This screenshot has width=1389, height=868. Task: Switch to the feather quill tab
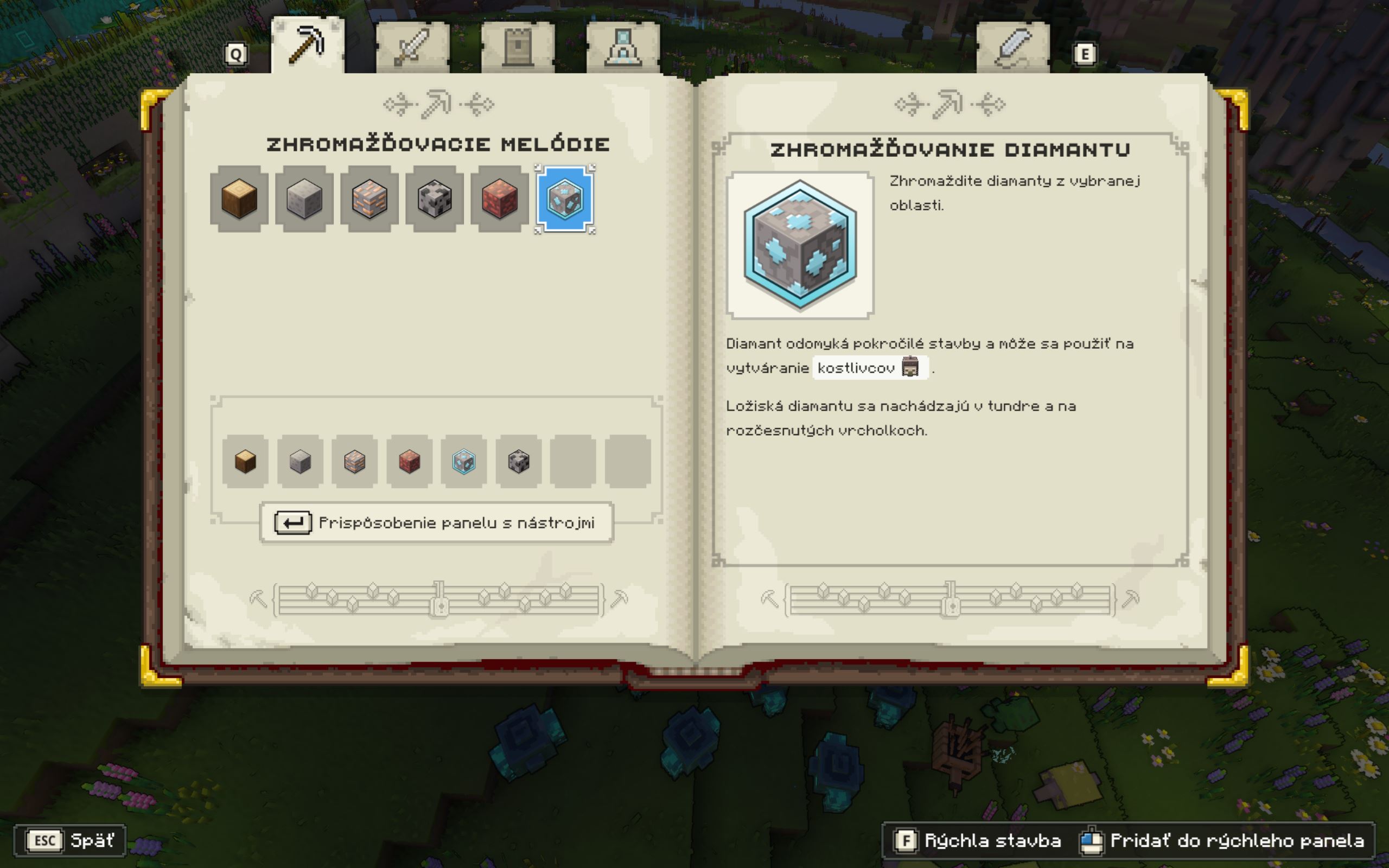(x=1012, y=47)
